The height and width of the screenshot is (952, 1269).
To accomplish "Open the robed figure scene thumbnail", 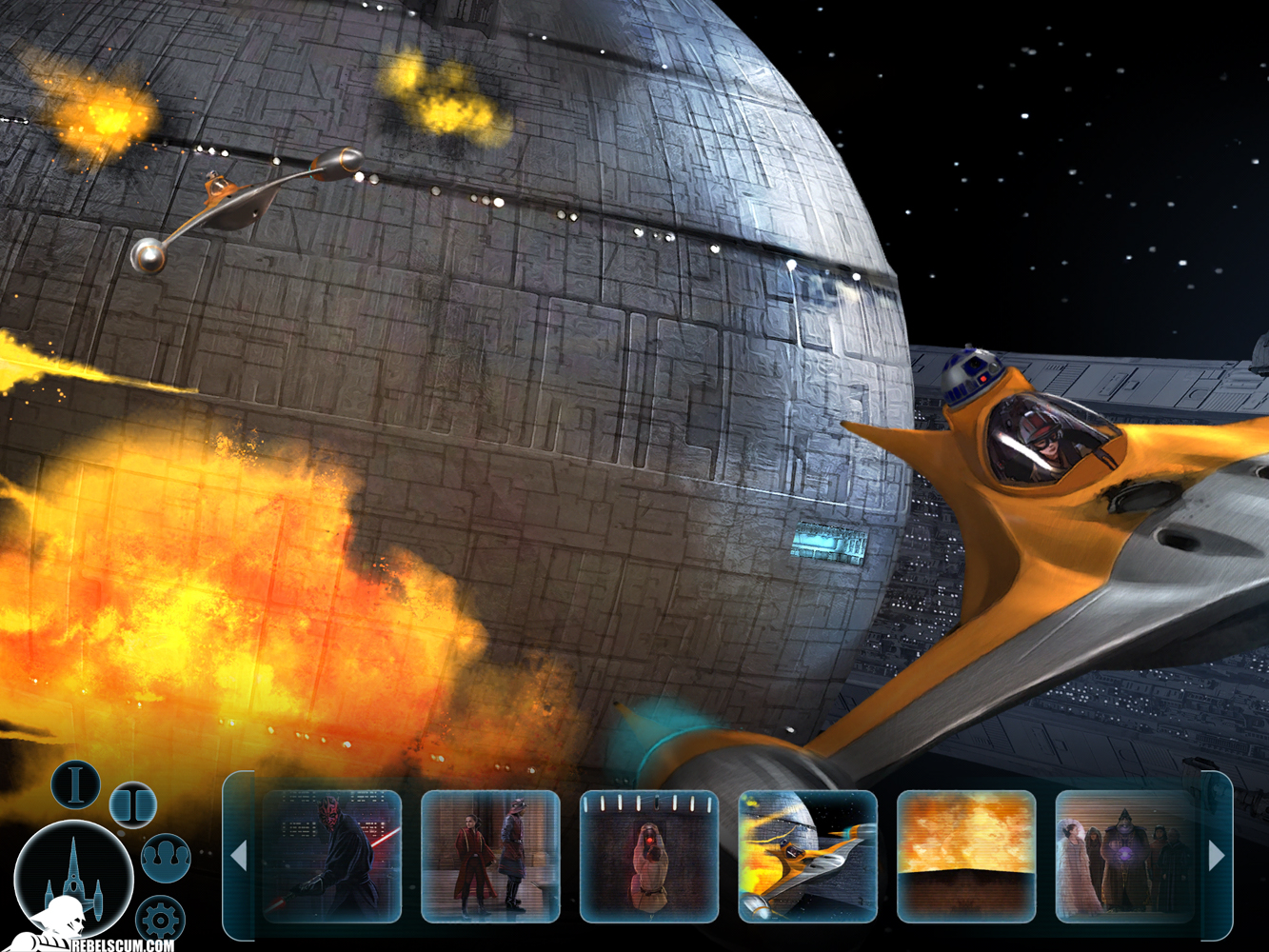I will 649,857.
